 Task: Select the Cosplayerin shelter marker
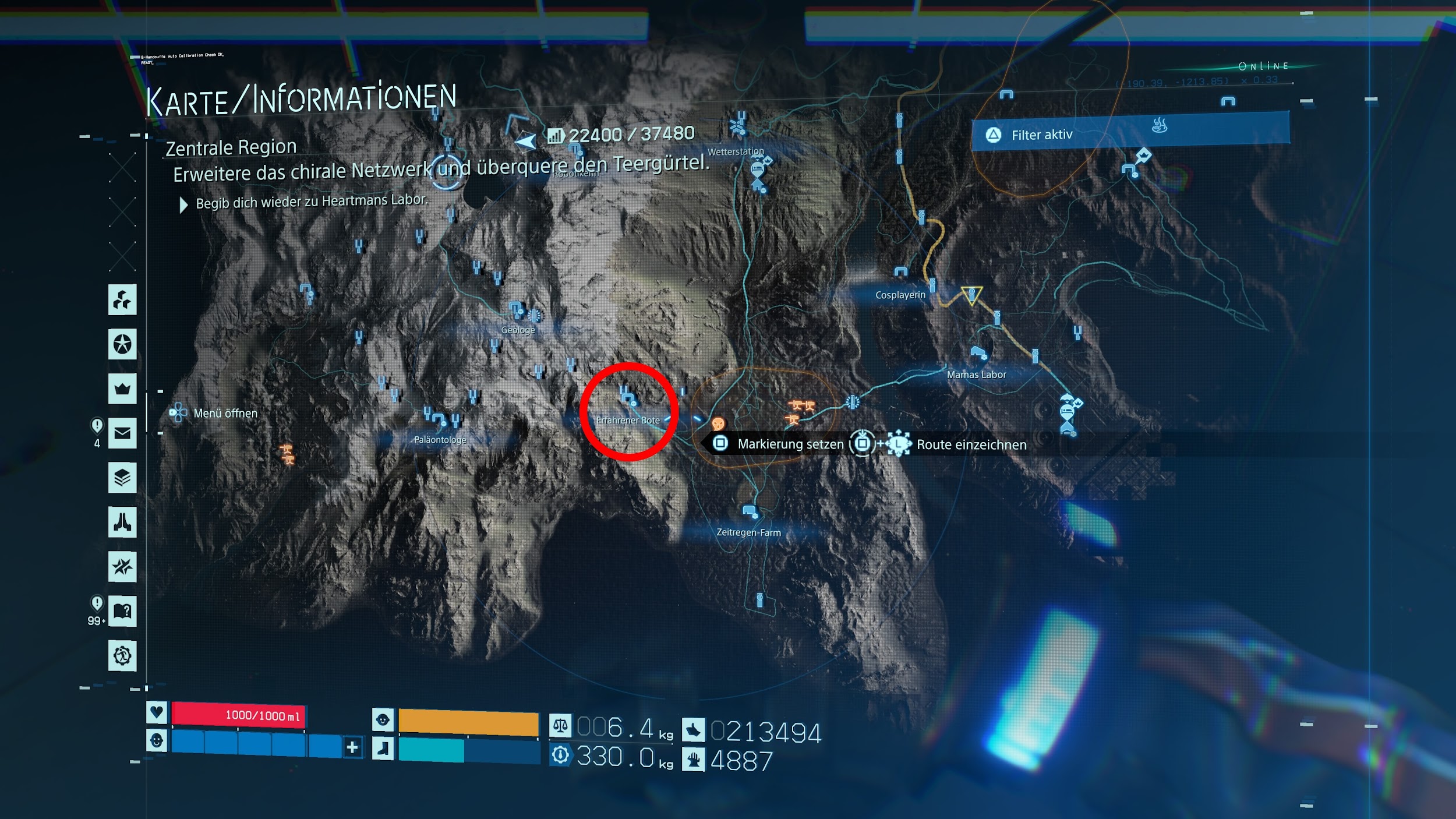pyautogui.click(x=900, y=273)
